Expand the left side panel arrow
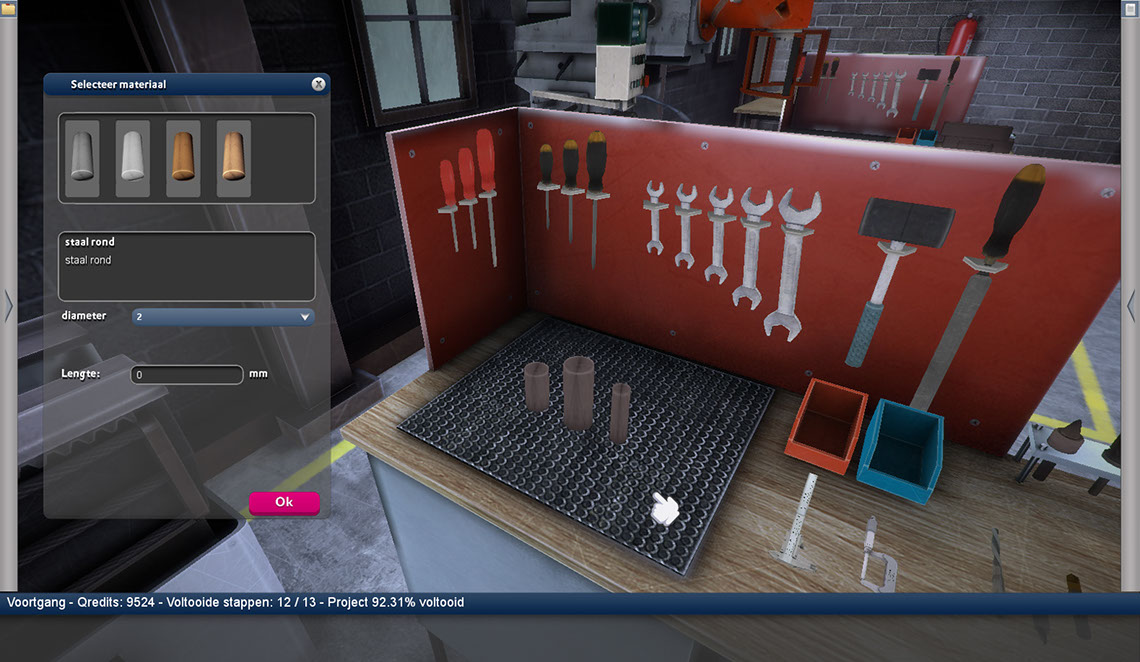 tap(8, 306)
